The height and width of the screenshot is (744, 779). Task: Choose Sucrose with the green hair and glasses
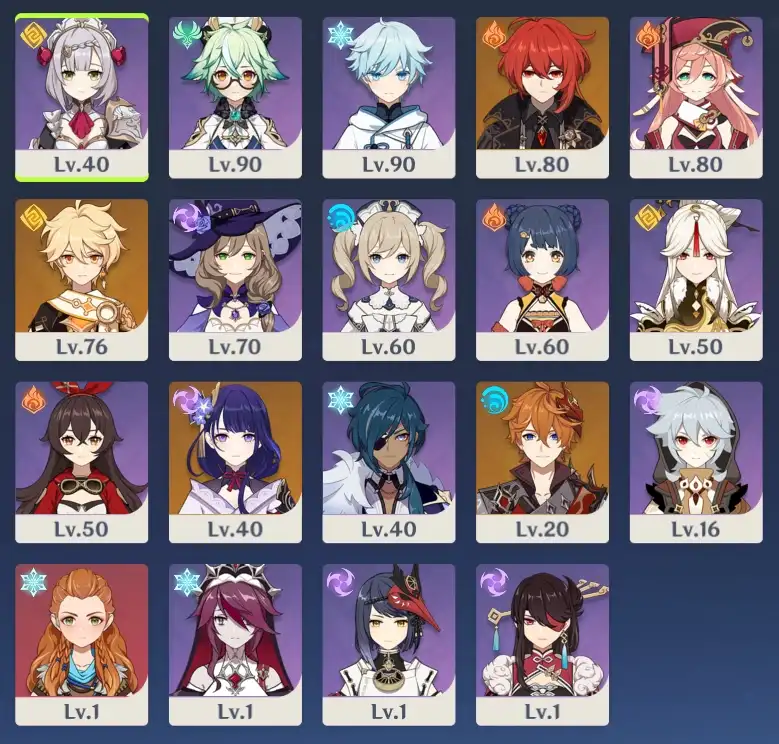coord(235,97)
